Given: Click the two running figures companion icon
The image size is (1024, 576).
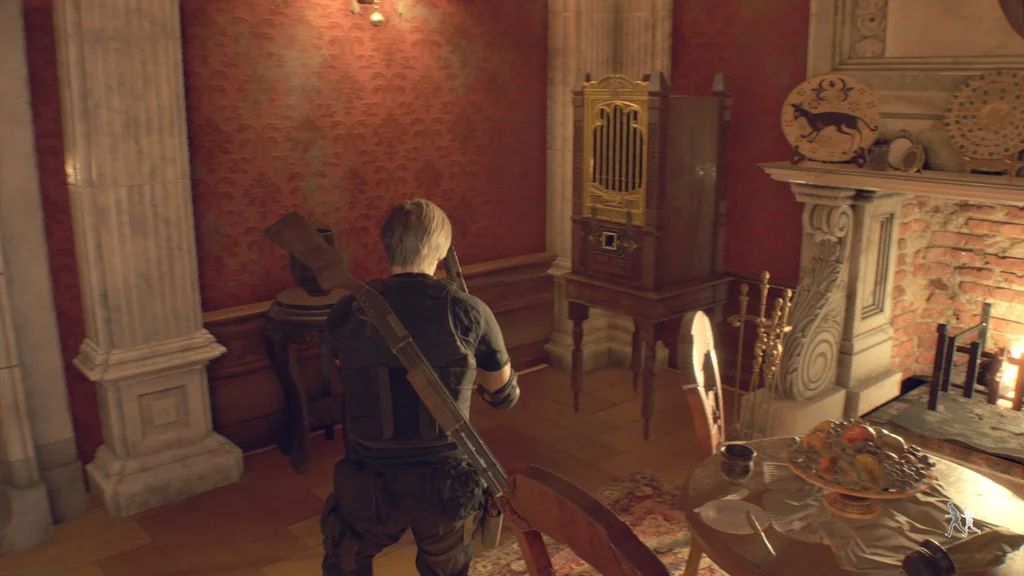Looking at the screenshot, I should tap(963, 518).
